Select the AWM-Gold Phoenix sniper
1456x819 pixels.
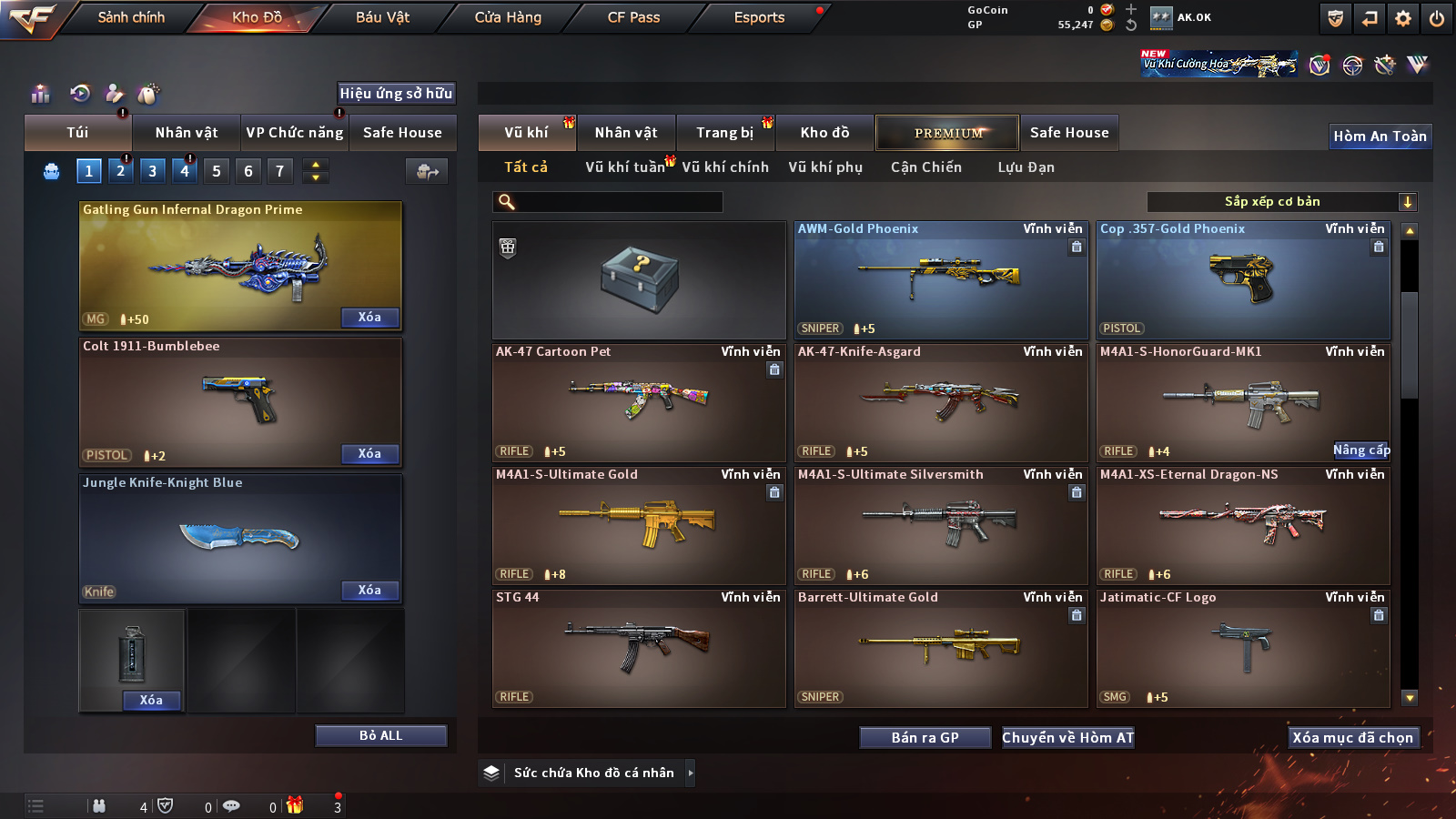tap(941, 278)
